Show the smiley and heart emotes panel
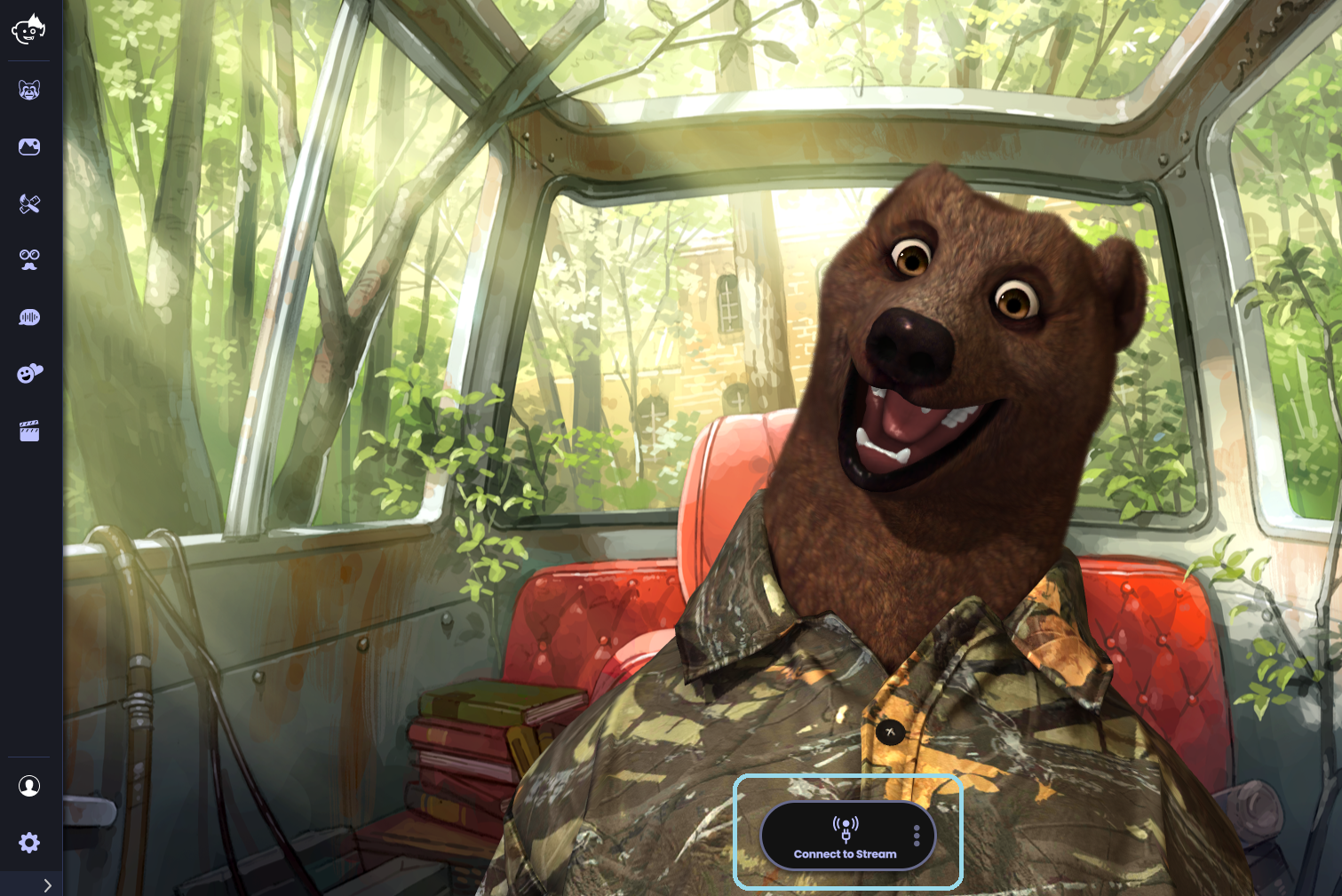The width and height of the screenshot is (1342, 896). coord(29,374)
